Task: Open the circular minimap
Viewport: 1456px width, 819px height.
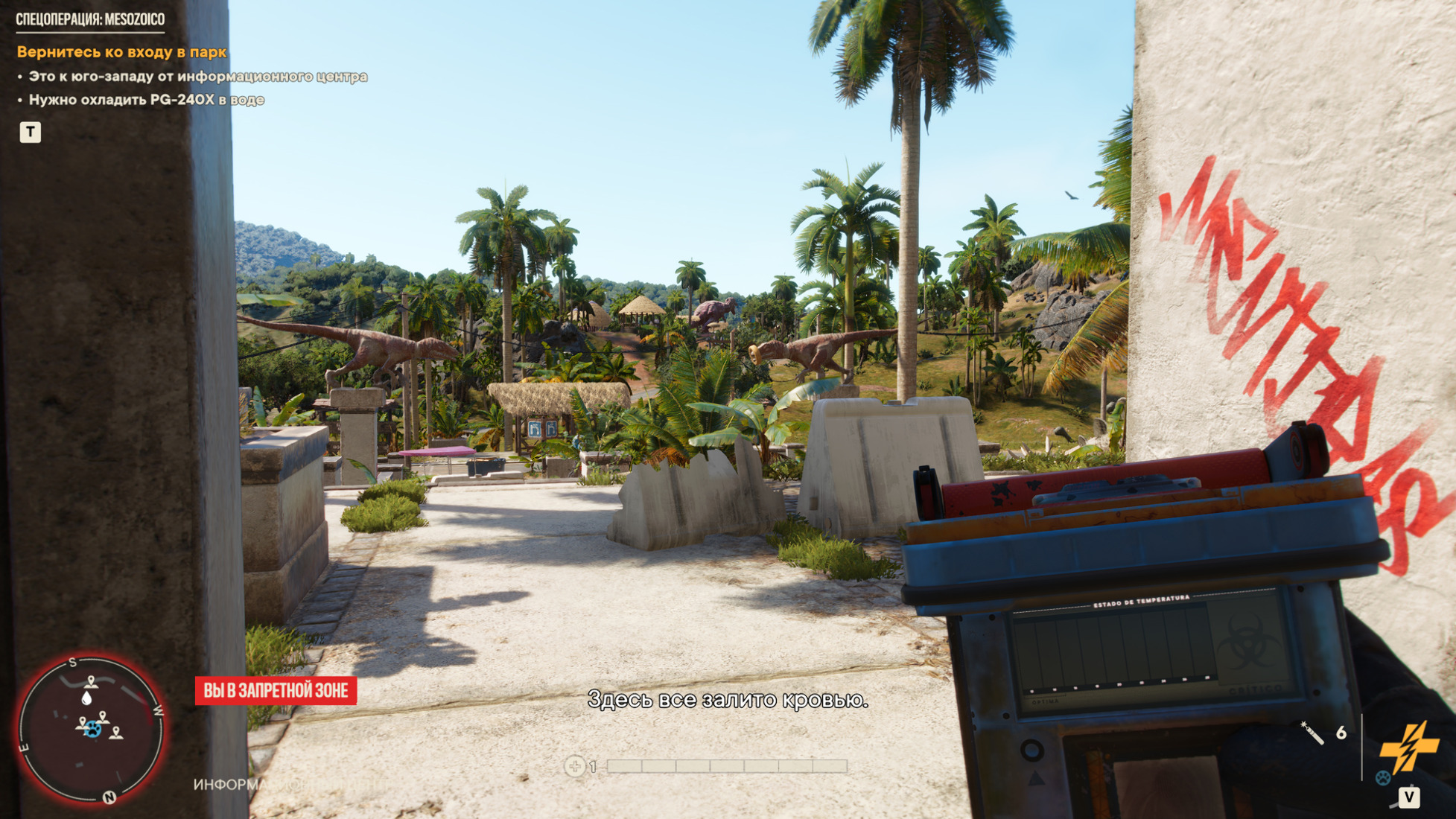Action: (91, 728)
